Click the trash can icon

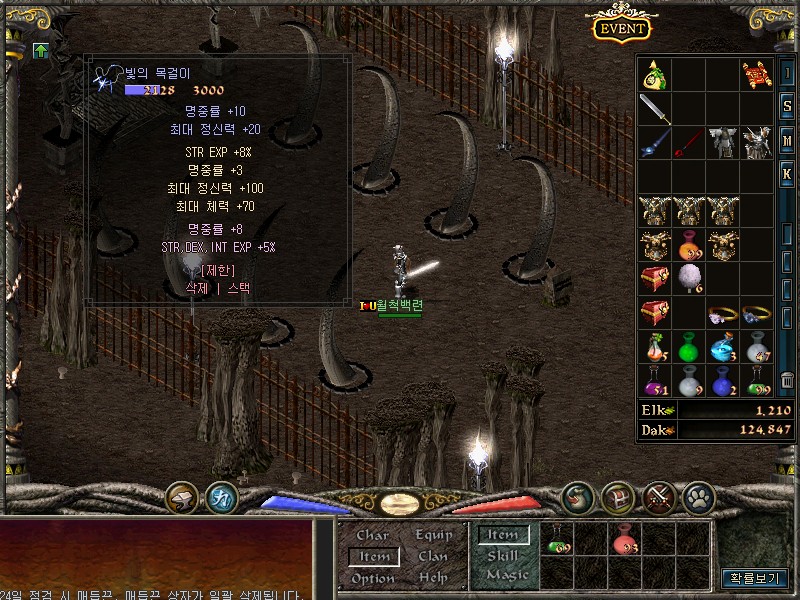click(x=788, y=380)
